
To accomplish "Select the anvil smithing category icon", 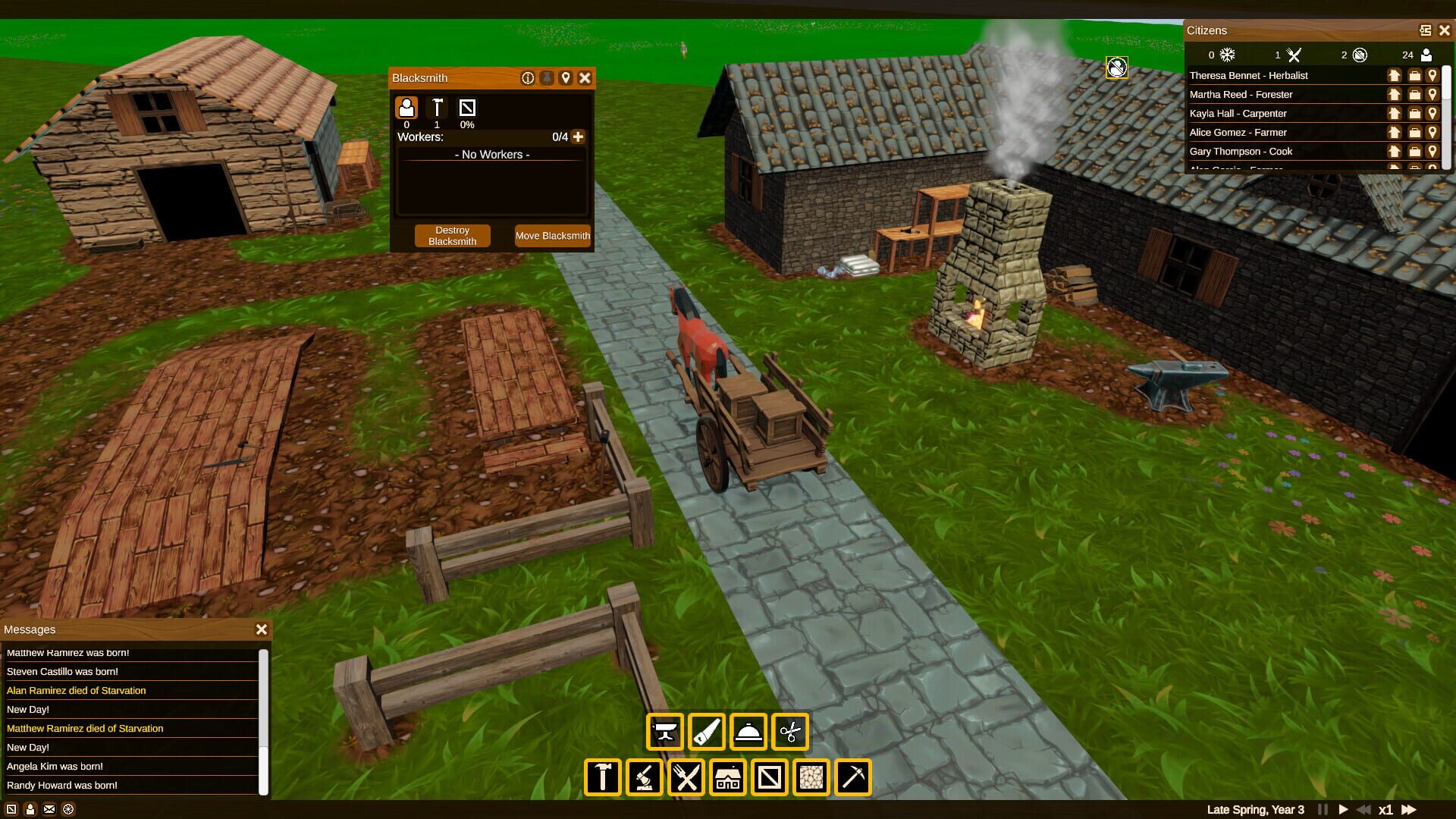I will click(x=665, y=732).
